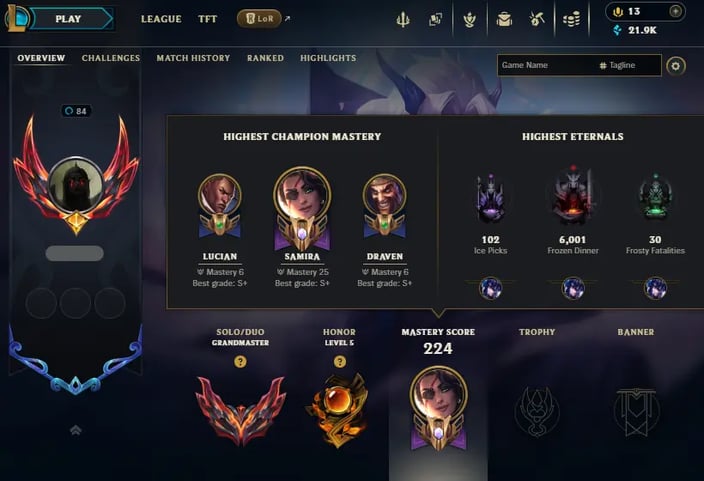Open the Collection backpack icon
The height and width of the screenshot is (481, 704).
click(x=504, y=19)
